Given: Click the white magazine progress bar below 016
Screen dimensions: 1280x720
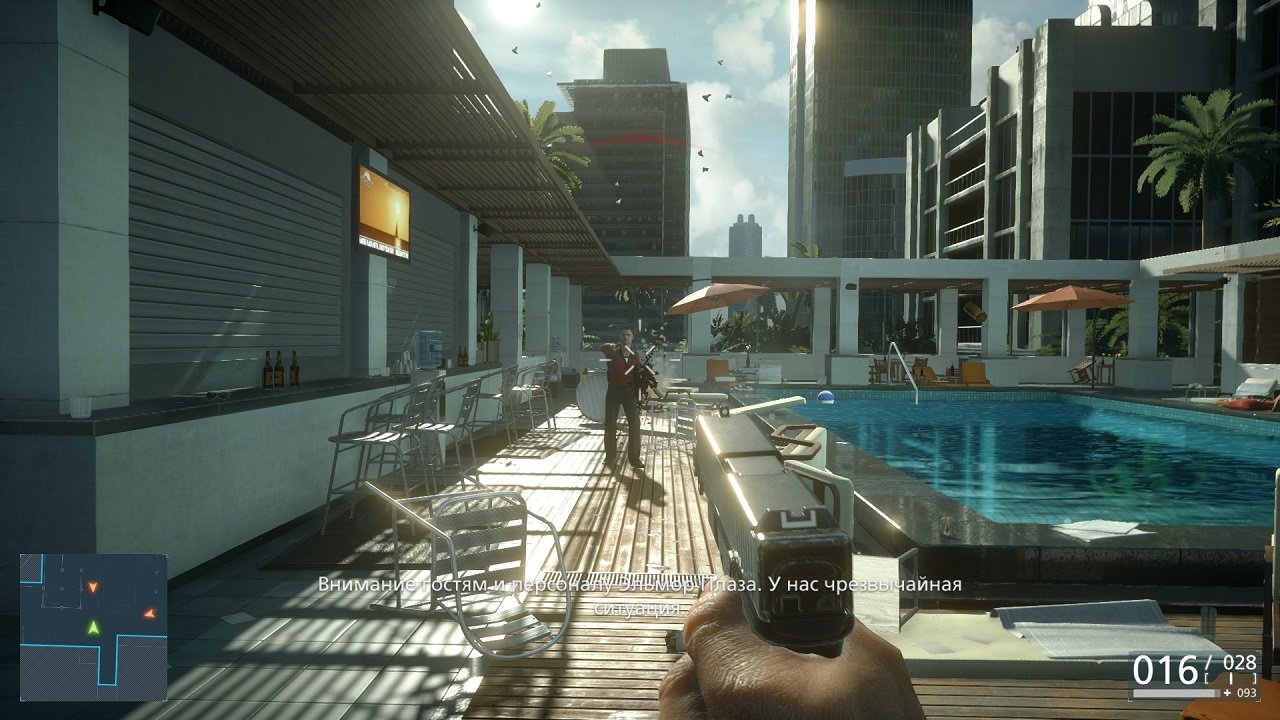Looking at the screenshot, I should [1176, 693].
